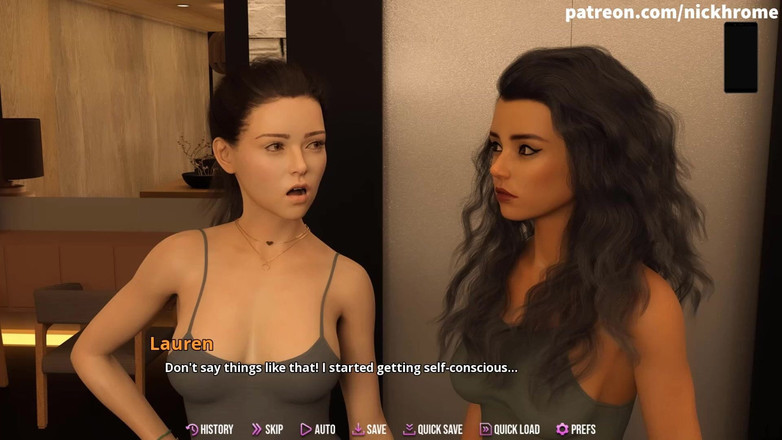Open the Save game menu
The height and width of the screenshot is (440, 782).
click(x=369, y=429)
